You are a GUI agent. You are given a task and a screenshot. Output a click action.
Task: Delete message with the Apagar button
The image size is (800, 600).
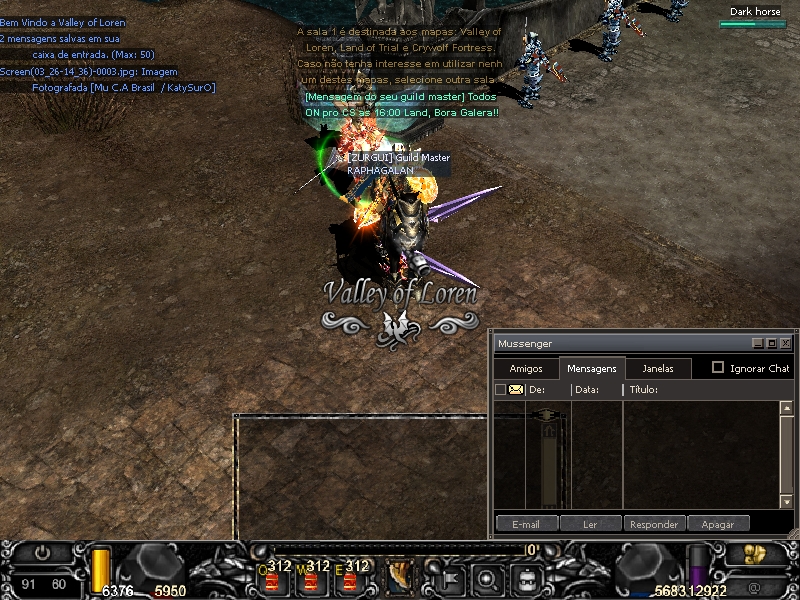coord(718,524)
